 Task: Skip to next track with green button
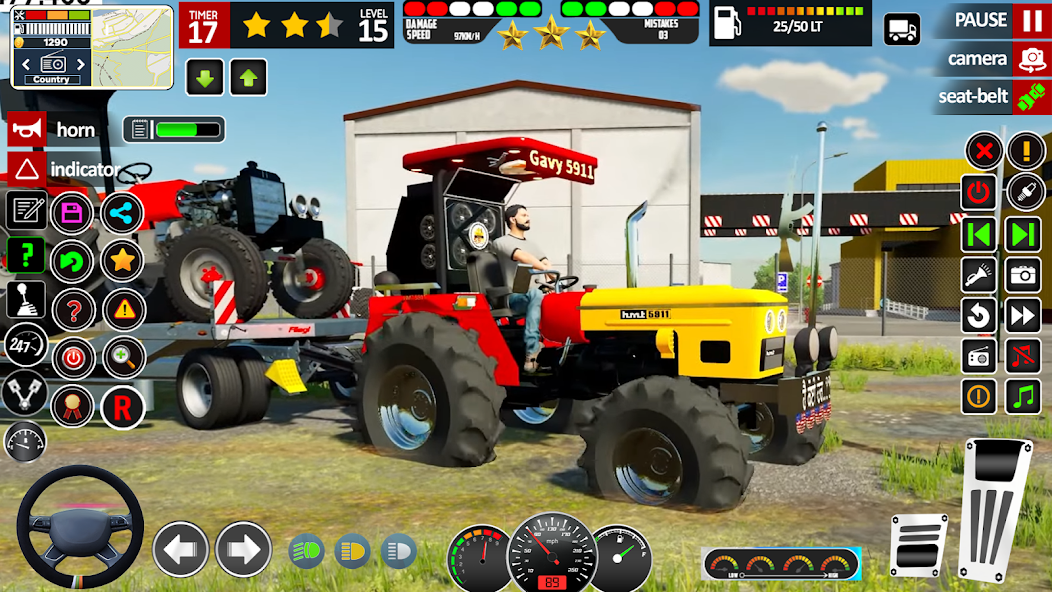[1023, 235]
